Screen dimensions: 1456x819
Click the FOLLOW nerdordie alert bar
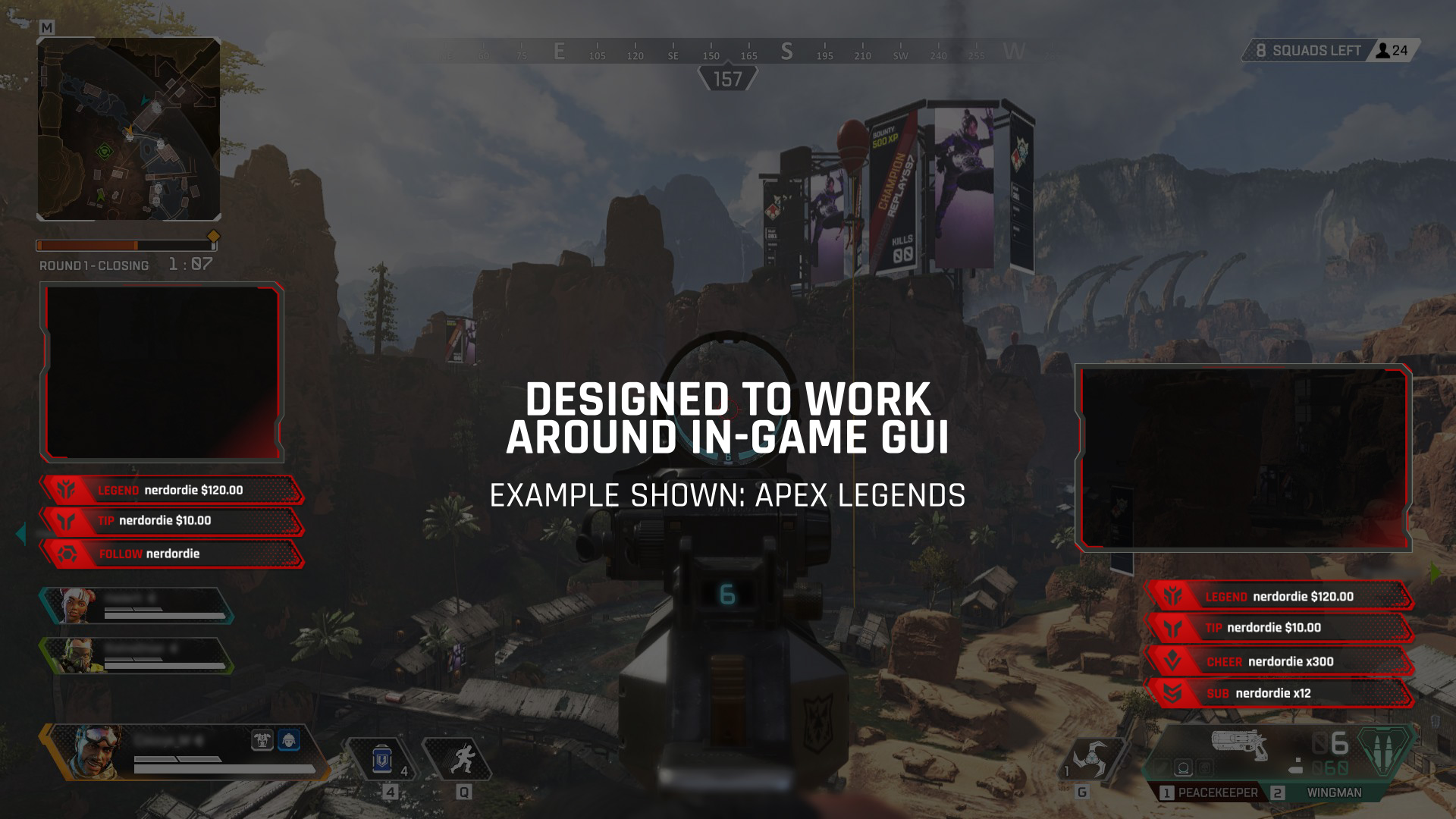tap(172, 554)
